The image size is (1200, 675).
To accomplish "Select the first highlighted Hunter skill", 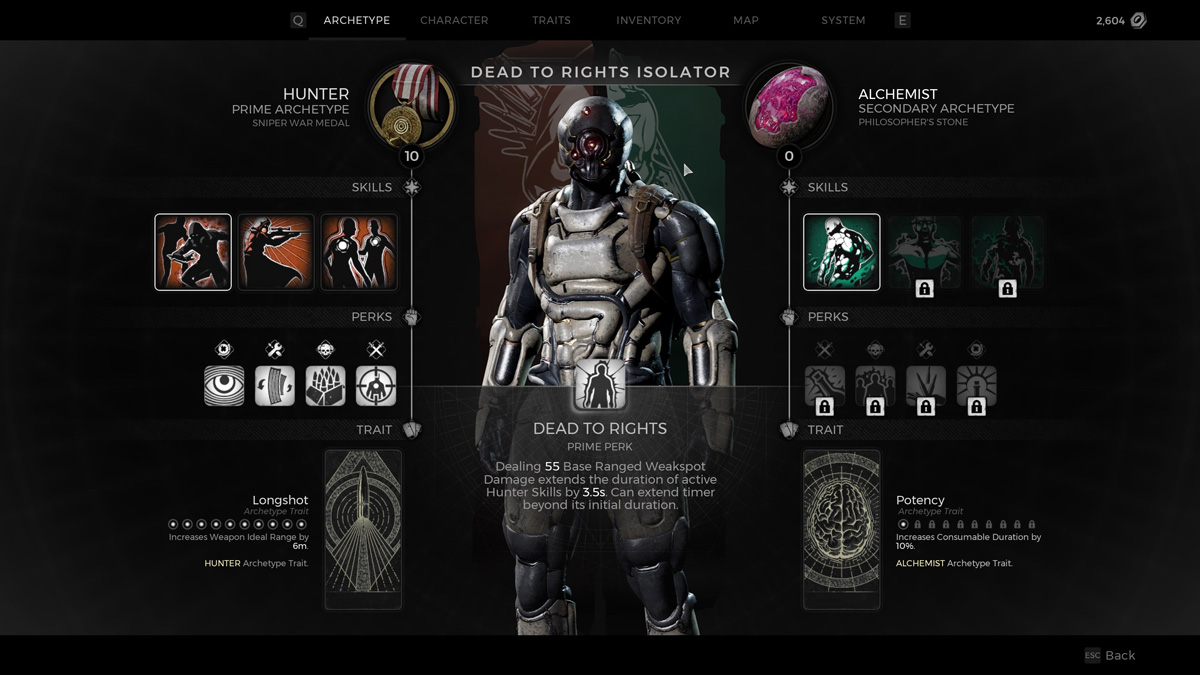I will (x=193, y=252).
